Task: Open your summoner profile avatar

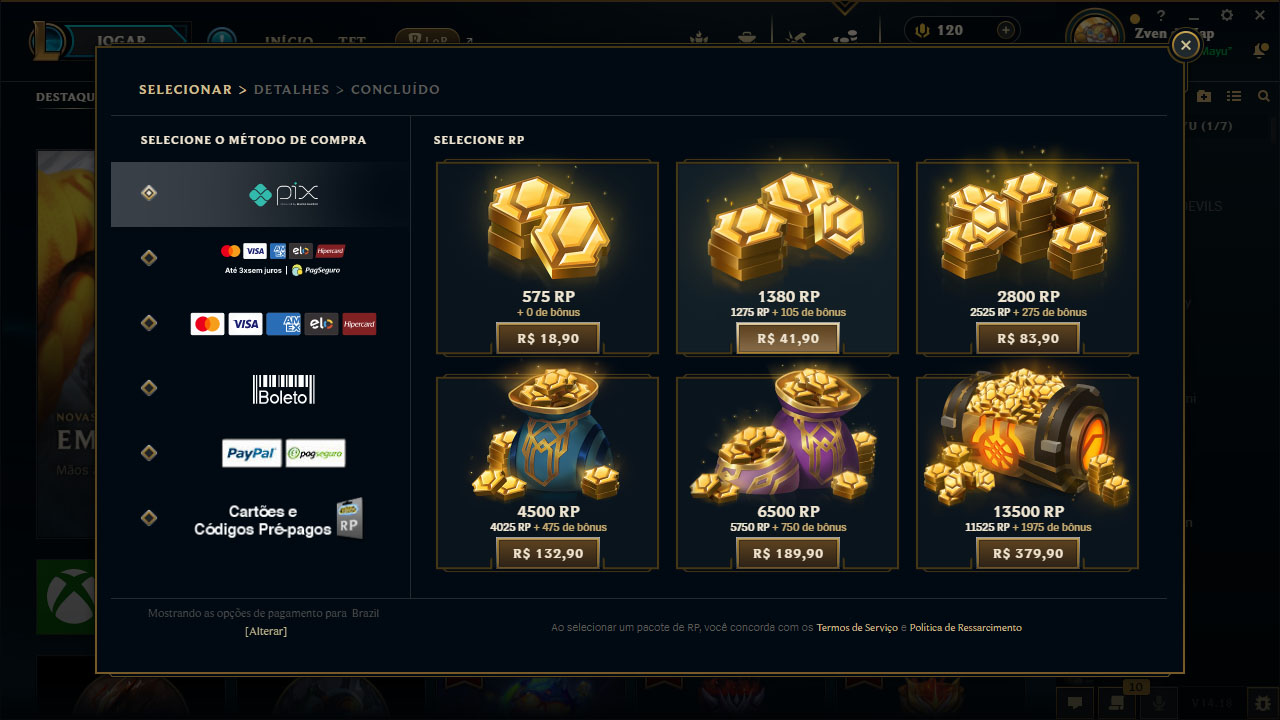Action: (x=1094, y=27)
